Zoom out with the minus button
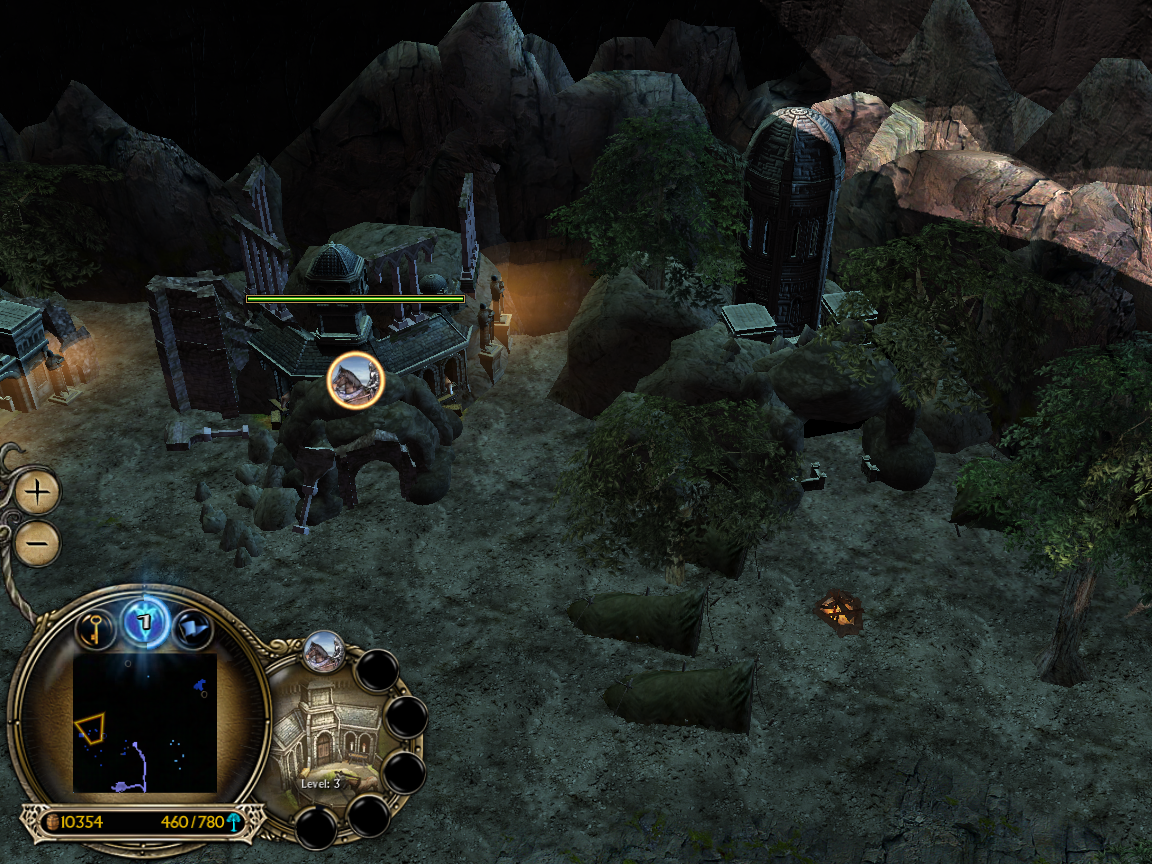Image resolution: width=1152 pixels, height=864 pixels. (x=38, y=544)
